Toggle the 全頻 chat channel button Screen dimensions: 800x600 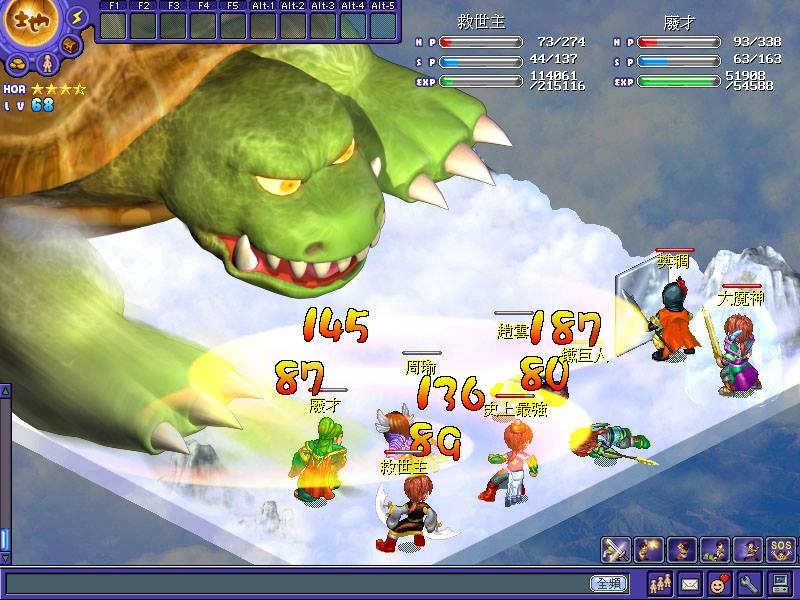point(609,583)
